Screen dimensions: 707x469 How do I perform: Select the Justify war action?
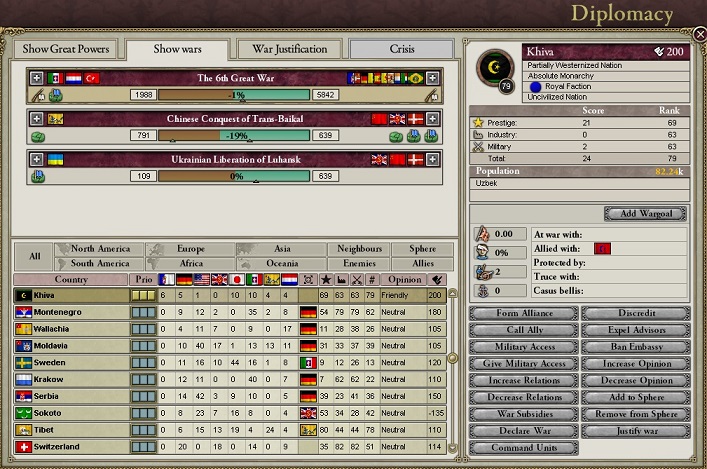(x=636, y=432)
